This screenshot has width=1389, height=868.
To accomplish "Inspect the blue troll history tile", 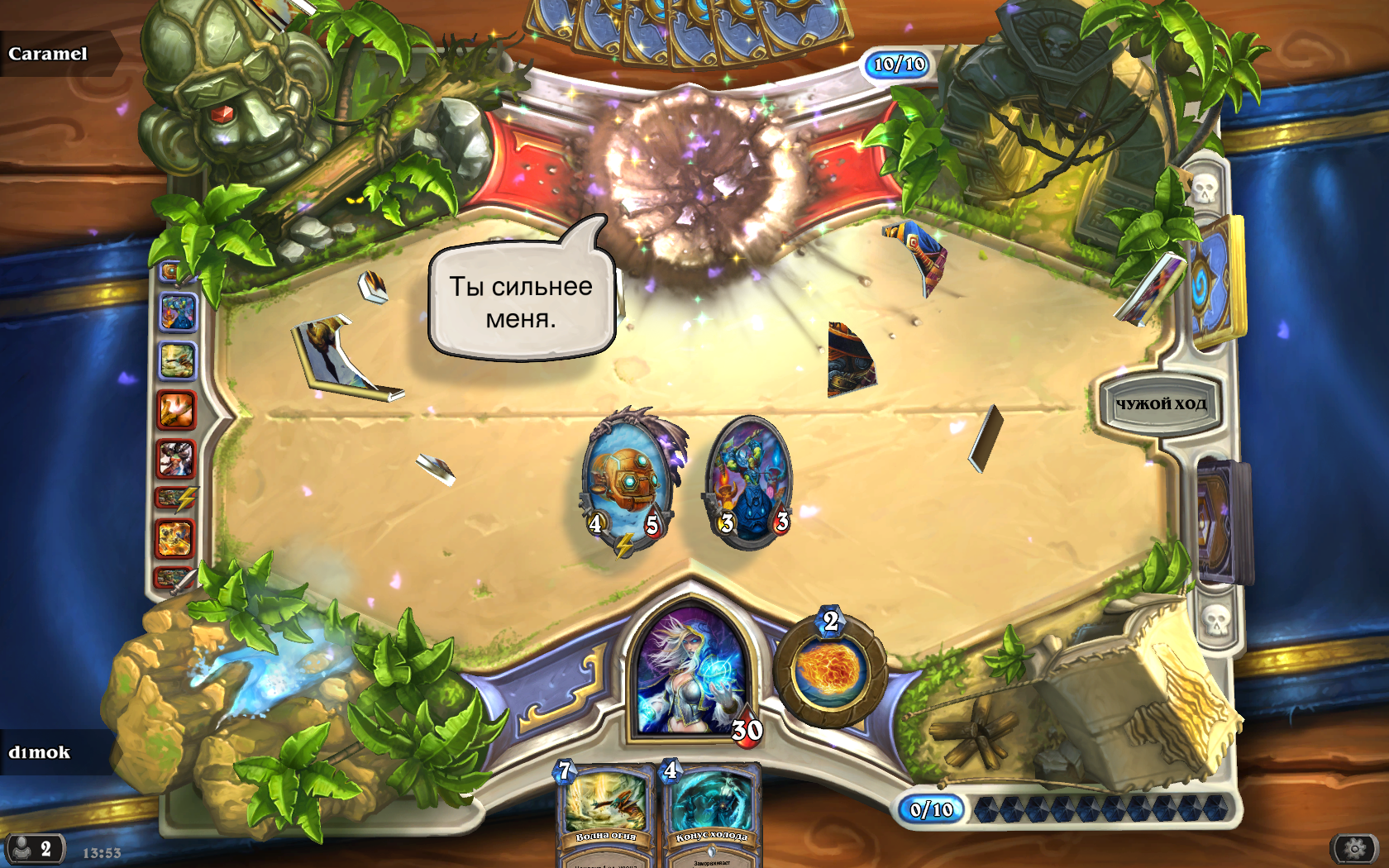I will 177,312.
